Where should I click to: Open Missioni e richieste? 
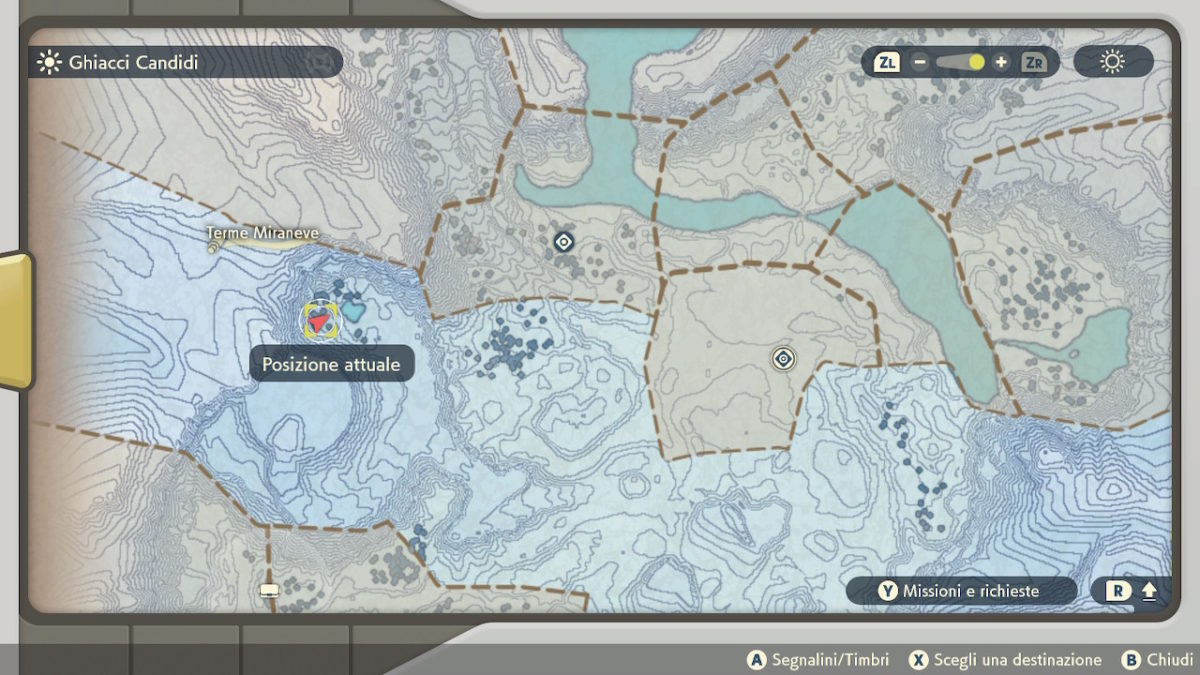(960, 591)
